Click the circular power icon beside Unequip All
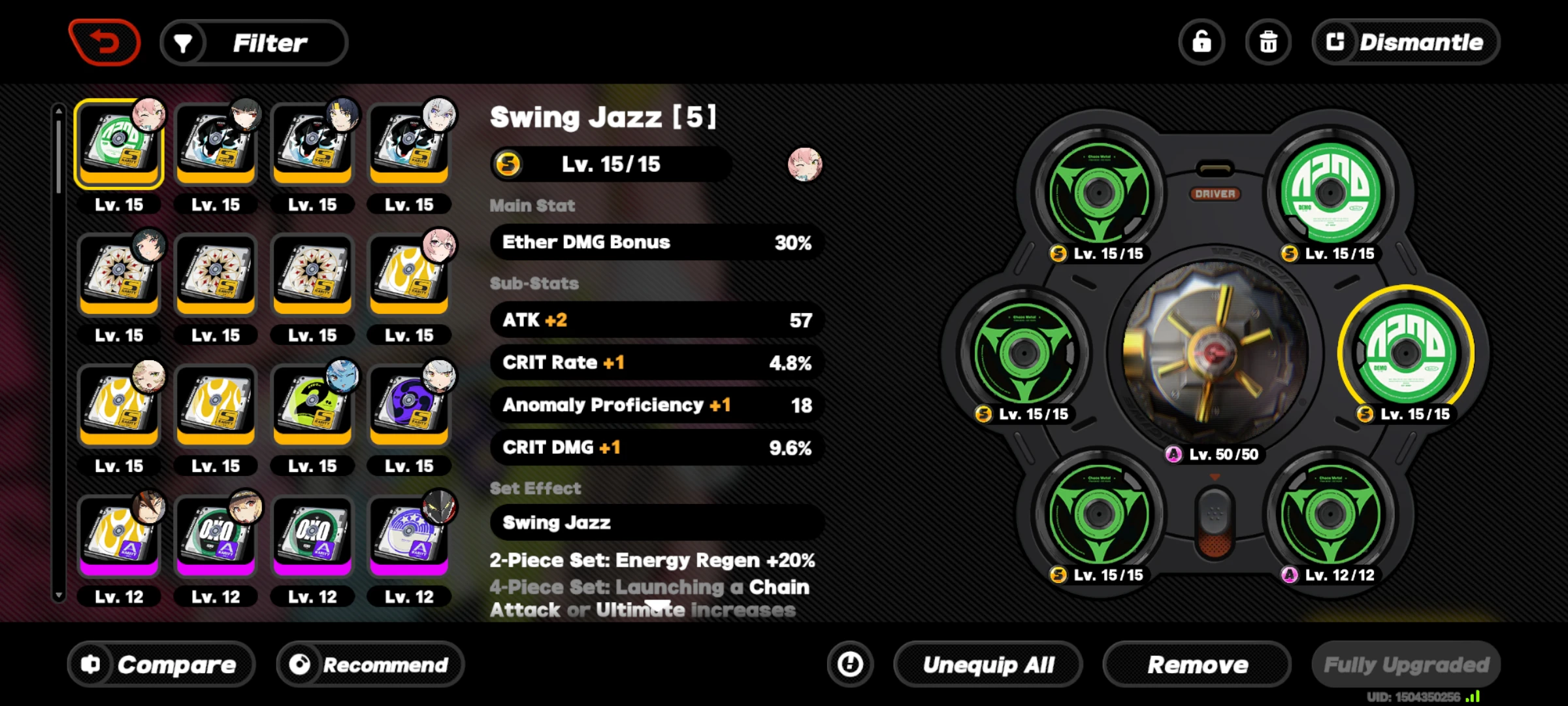This screenshot has width=1568, height=706. tap(849, 664)
